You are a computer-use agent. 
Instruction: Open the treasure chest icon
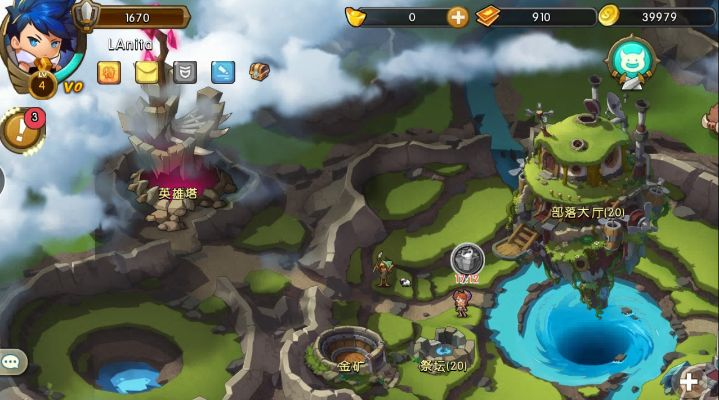click(x=259, y=71)
